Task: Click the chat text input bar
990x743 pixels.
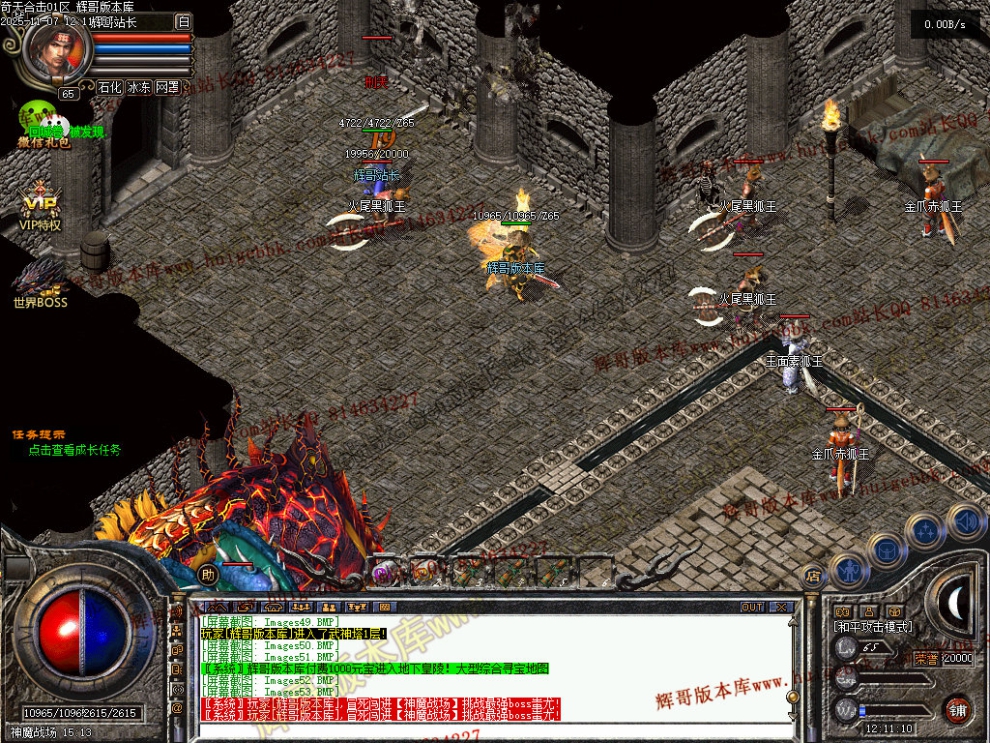Action: click(x=490, y=730)
